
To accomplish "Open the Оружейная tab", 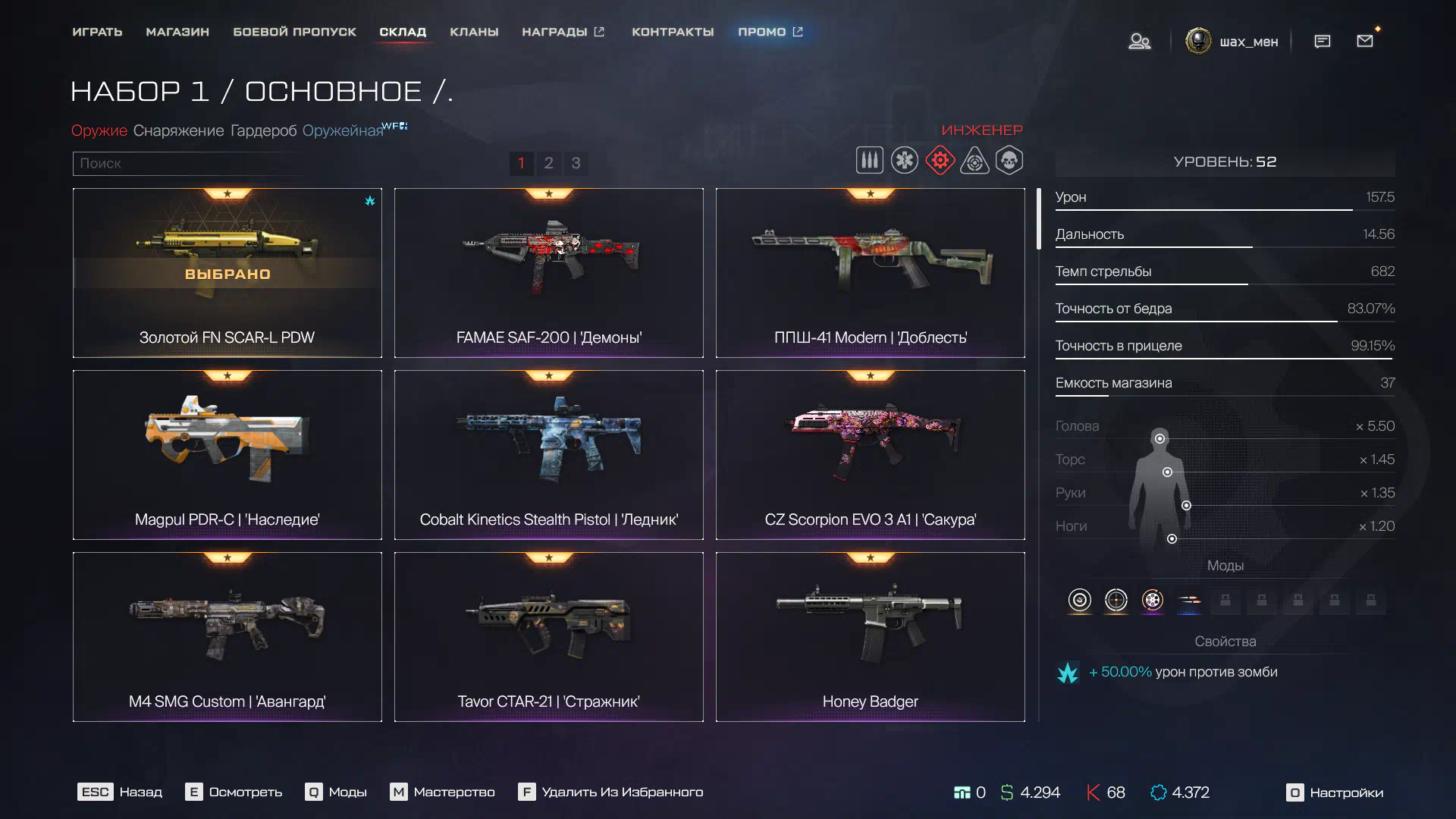I will click(x=343, y=130).
